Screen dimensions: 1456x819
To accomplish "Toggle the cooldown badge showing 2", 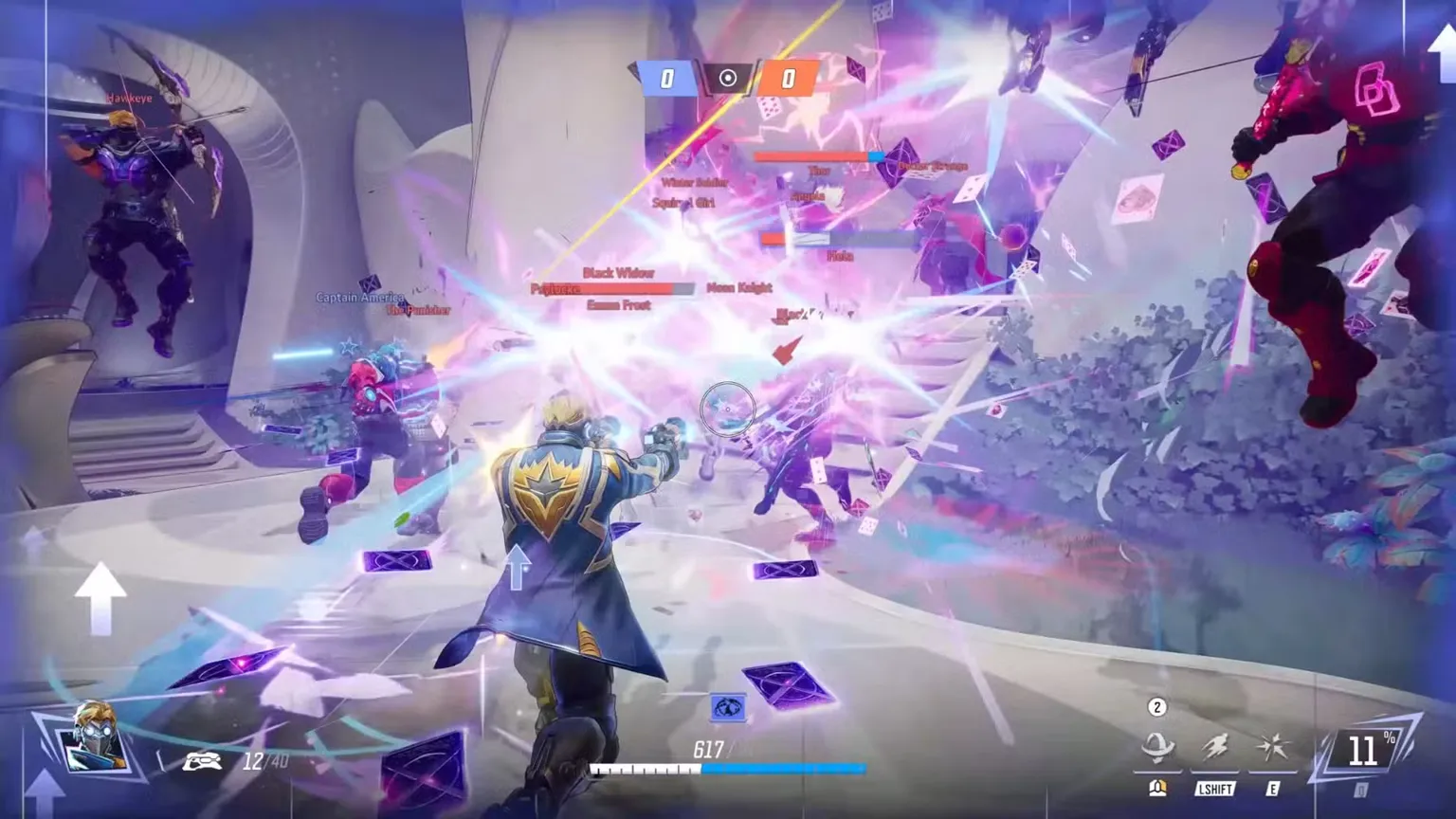I will [1156, 706].
